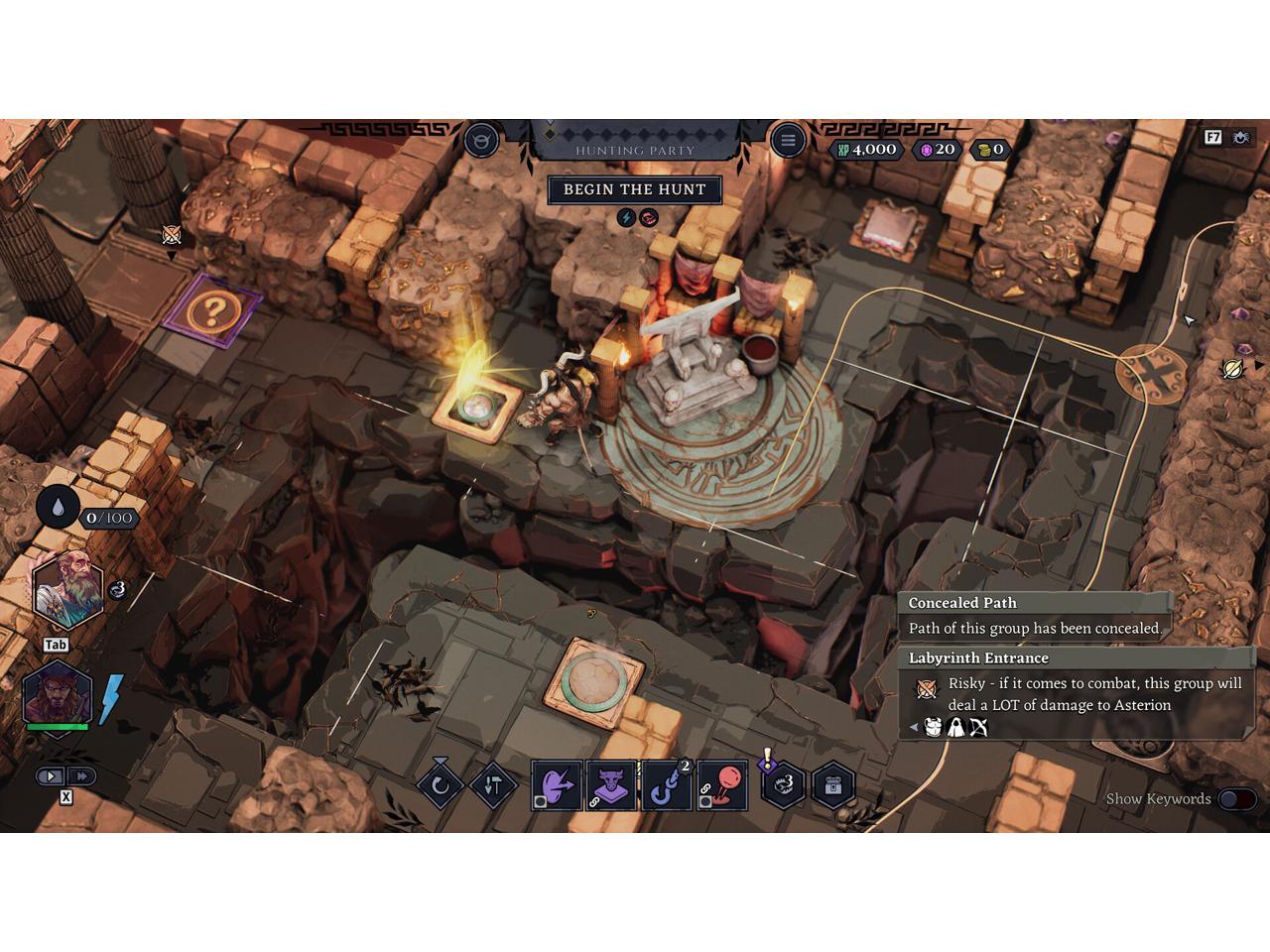Click the normal speed play button

point(52,776)
